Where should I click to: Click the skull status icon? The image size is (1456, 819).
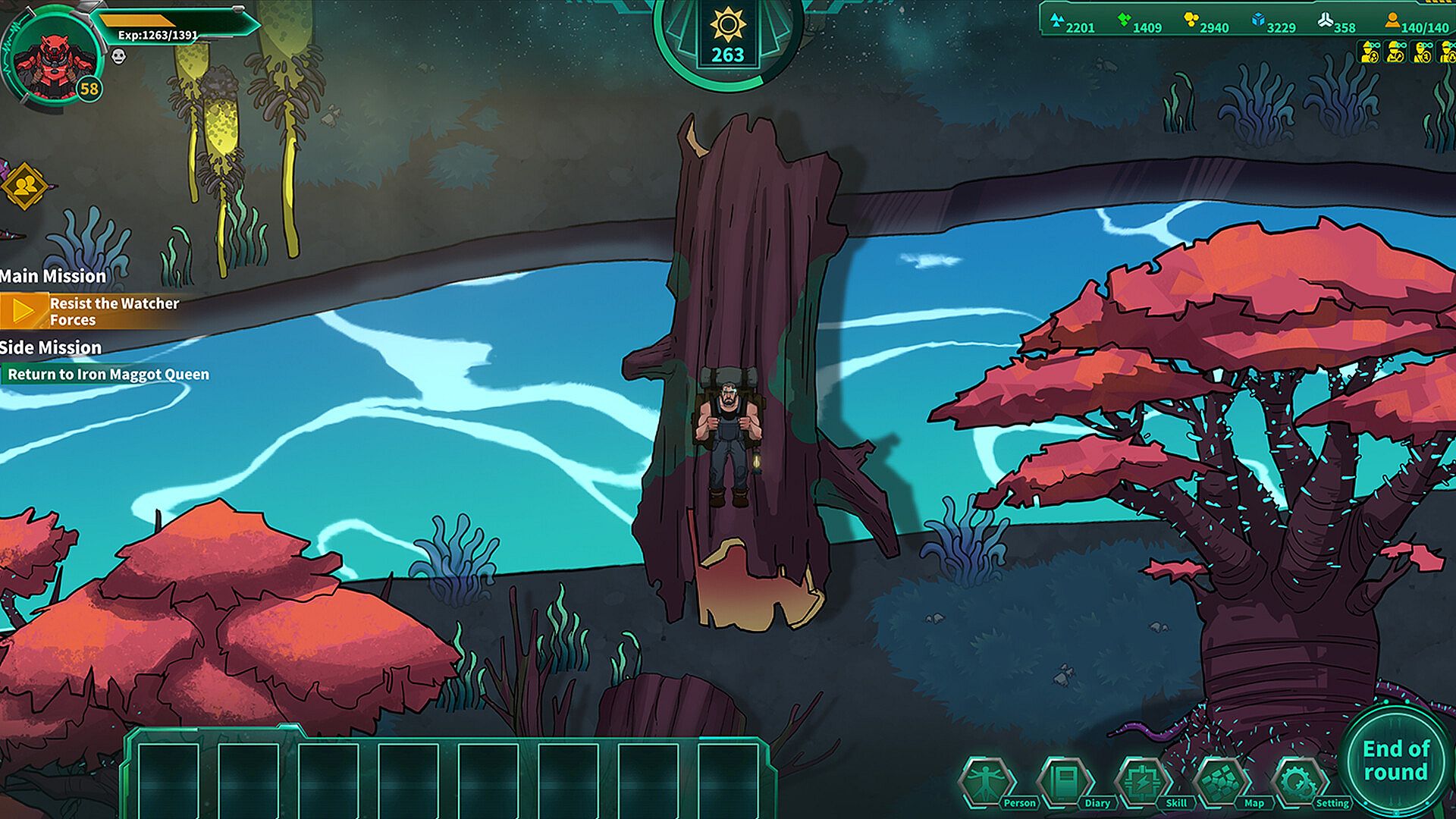pyautogui.click(x=118, y=56)
